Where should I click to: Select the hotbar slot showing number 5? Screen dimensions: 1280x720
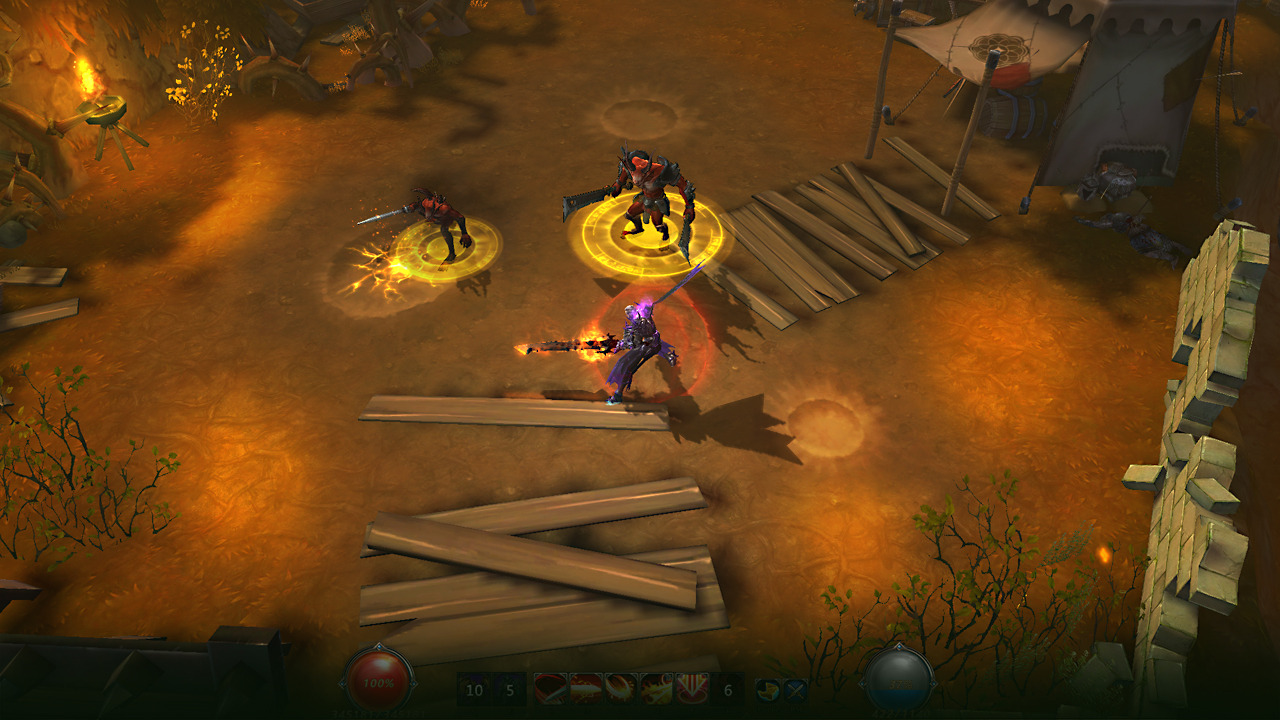pyautogui.click(x=509, y=690)
